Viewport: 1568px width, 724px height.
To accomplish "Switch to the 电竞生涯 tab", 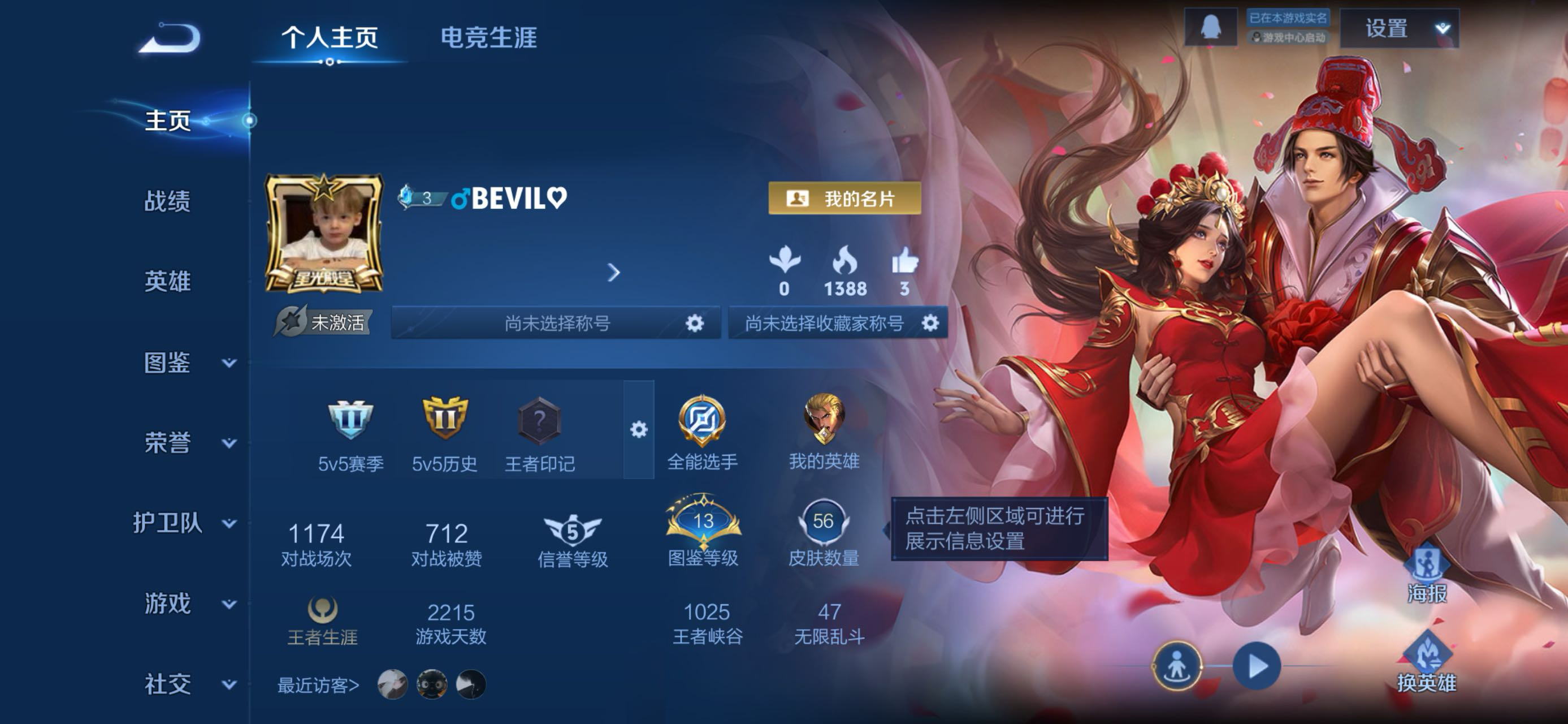I will click(488, 38).
